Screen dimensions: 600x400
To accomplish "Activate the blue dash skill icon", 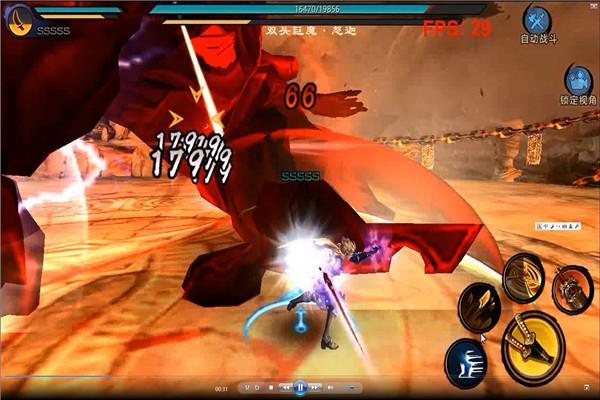I will coord(465,359).
